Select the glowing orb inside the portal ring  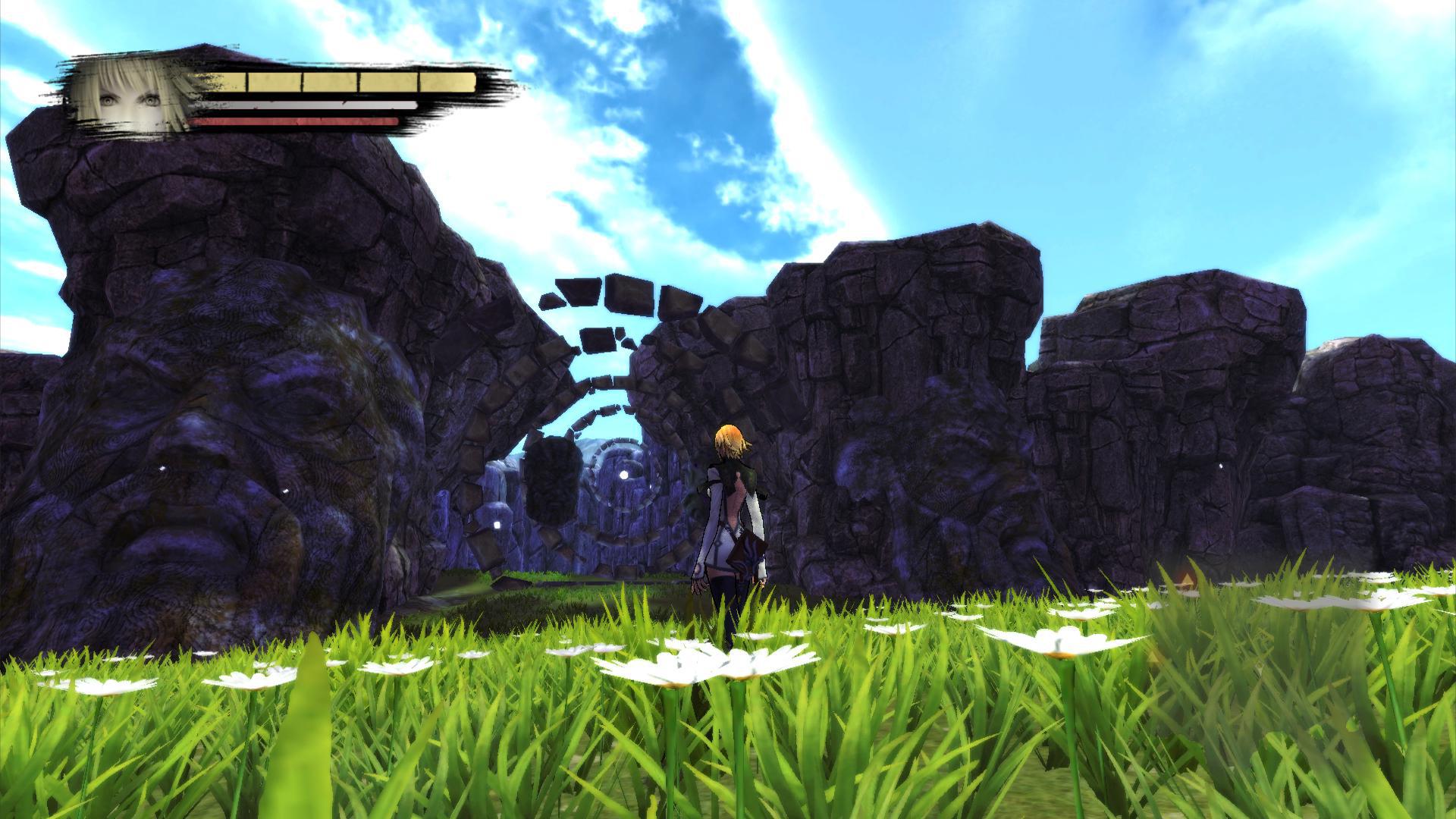(x=623, y=475)
